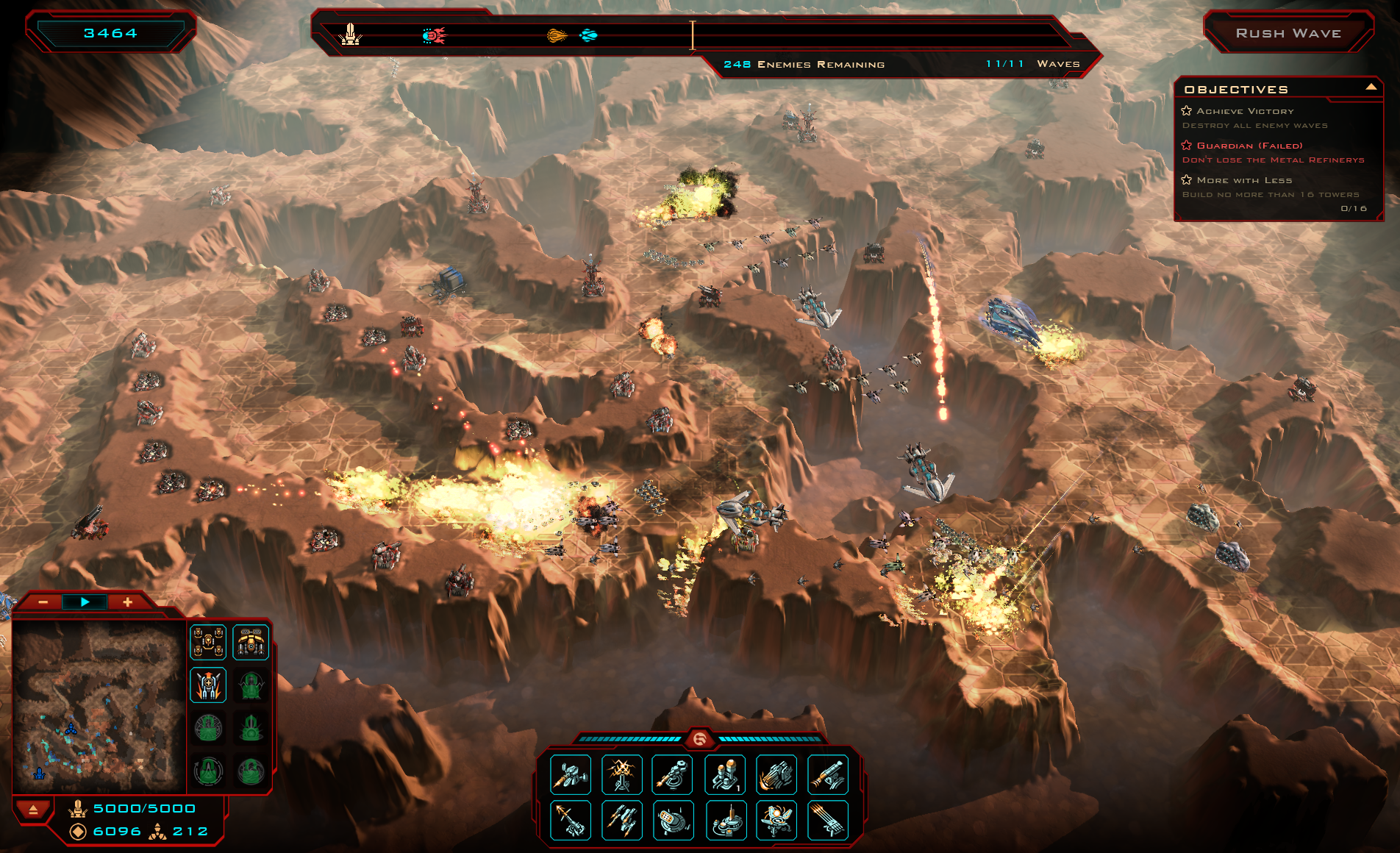Choose the triple-beam laser claw tower
1400x853 pixels.
[827, 820]
